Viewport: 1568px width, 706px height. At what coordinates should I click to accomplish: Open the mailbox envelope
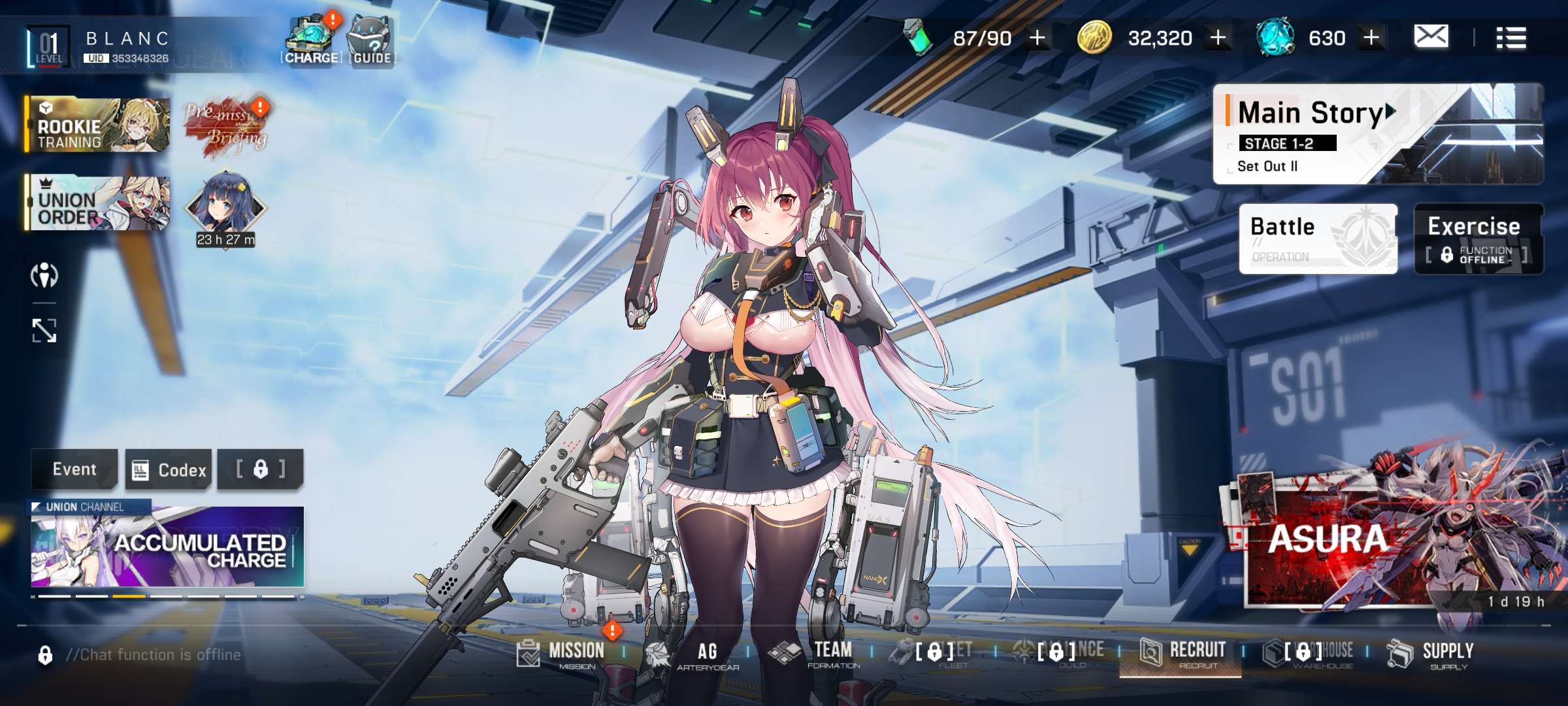1431,37
